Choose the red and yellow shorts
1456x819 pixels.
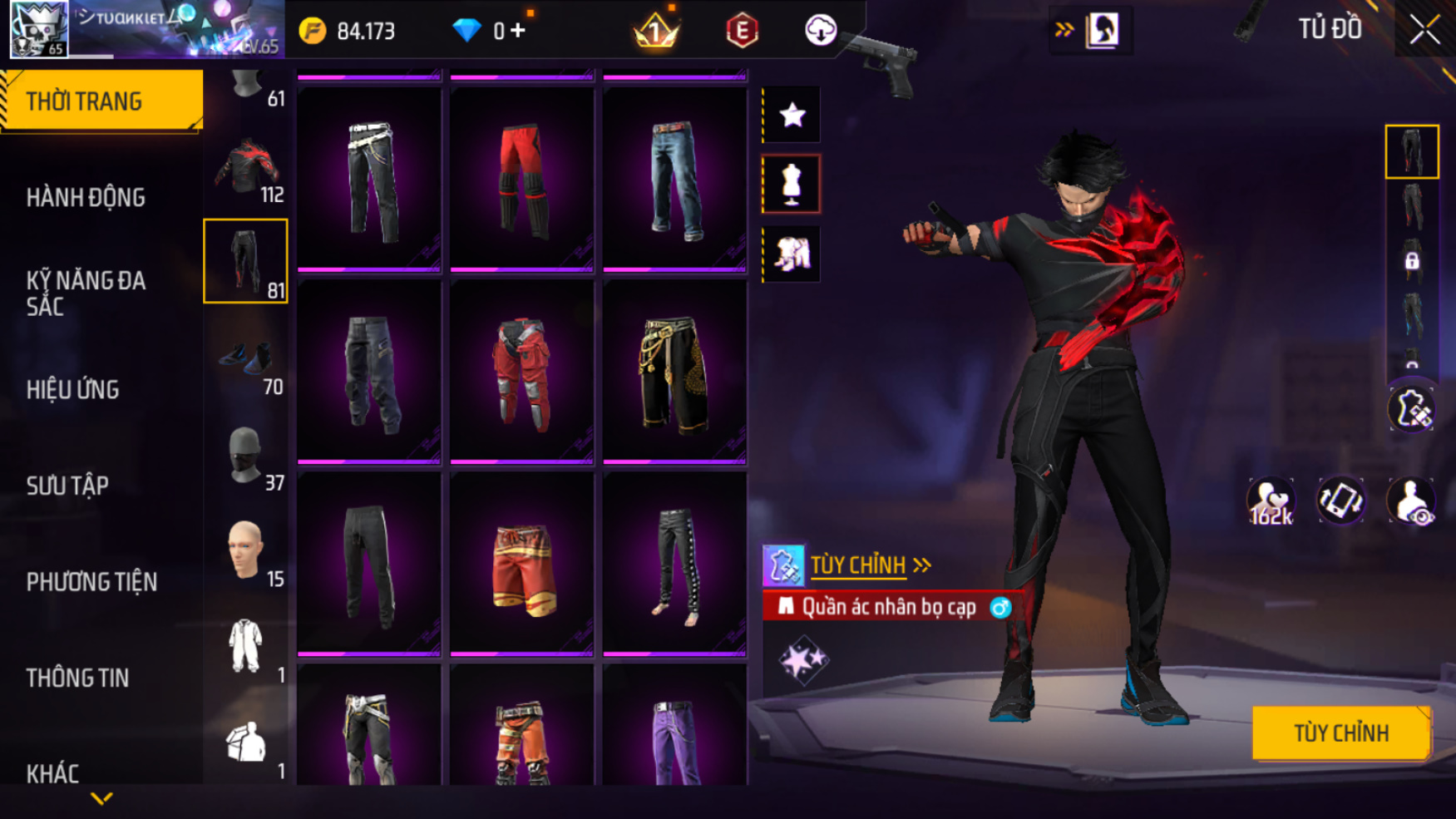point(521,565)
